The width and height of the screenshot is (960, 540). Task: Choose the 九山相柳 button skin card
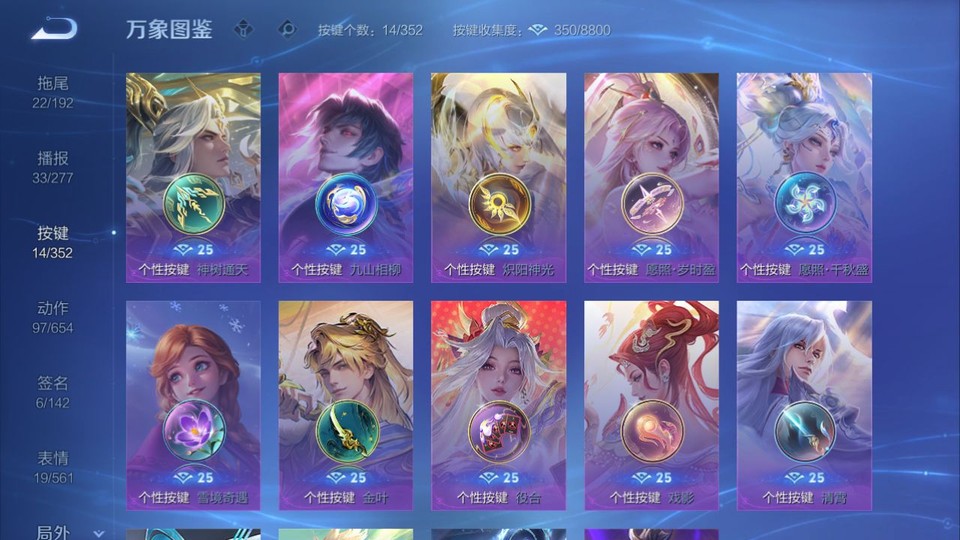(x=346, y=177)
